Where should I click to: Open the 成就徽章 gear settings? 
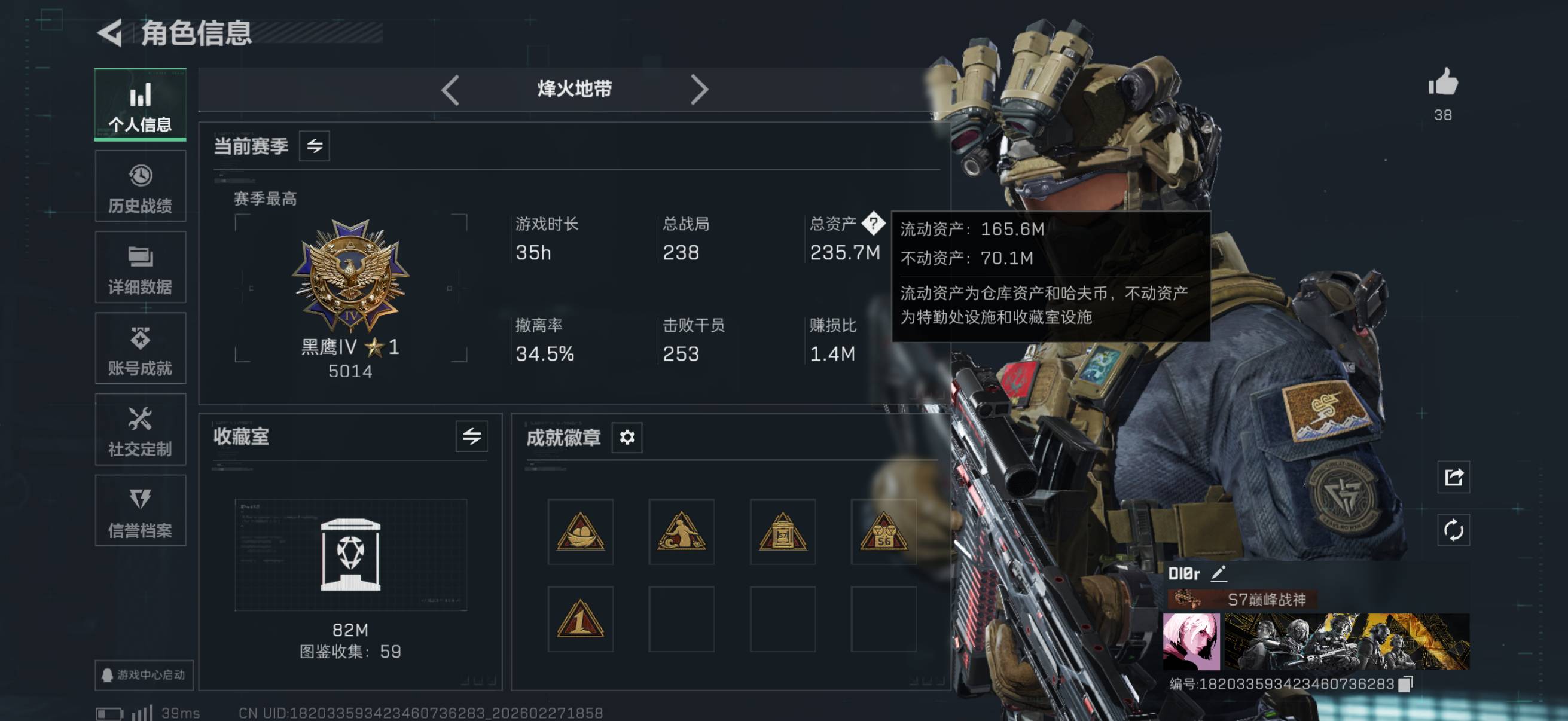[627, 437]
